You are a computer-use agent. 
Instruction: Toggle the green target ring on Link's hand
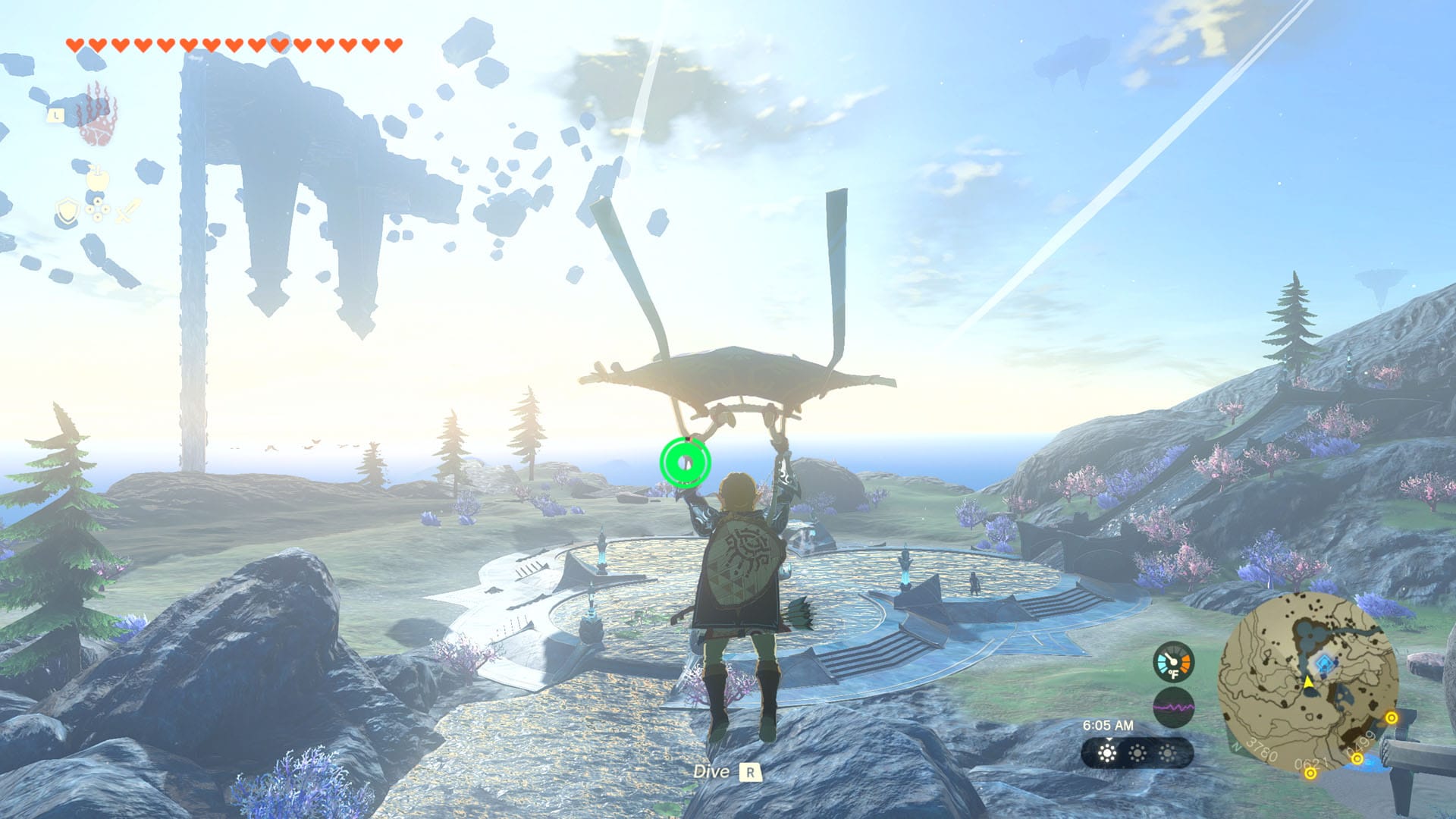(686, 461)
